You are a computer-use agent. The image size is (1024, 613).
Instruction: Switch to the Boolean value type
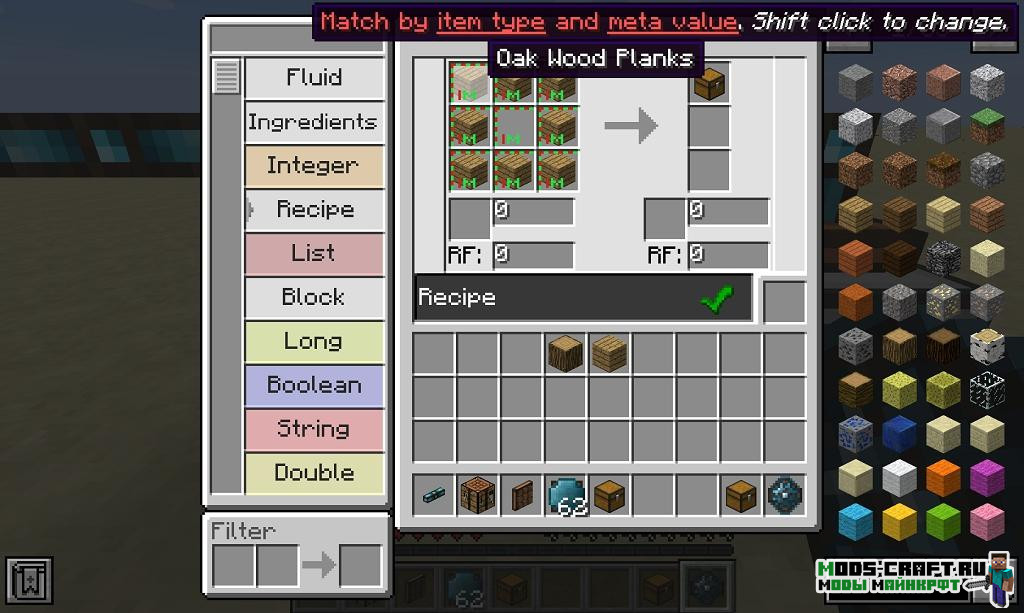(314, 385)
